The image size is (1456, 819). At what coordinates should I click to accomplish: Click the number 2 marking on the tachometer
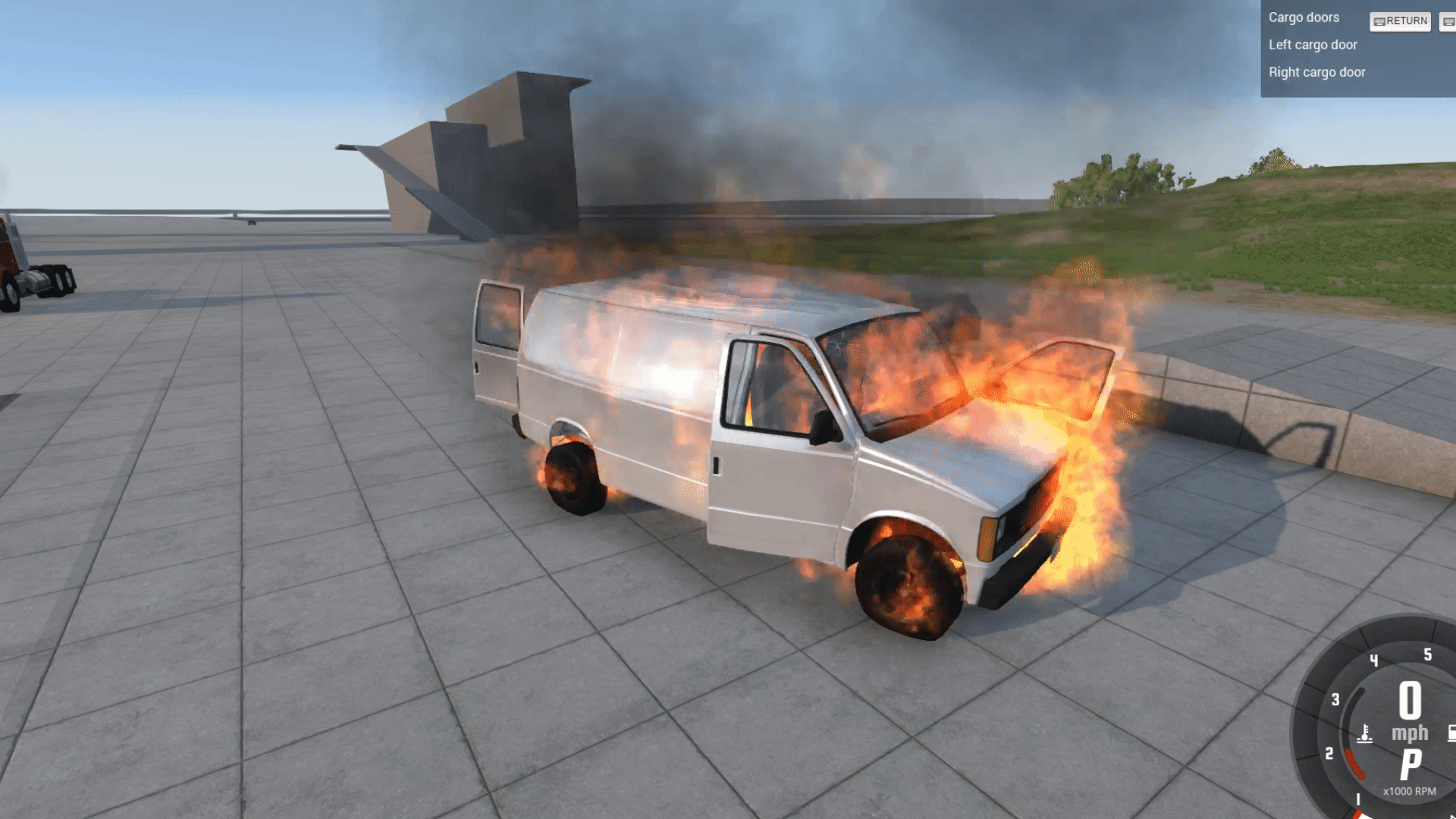[x=1329, y=753]
